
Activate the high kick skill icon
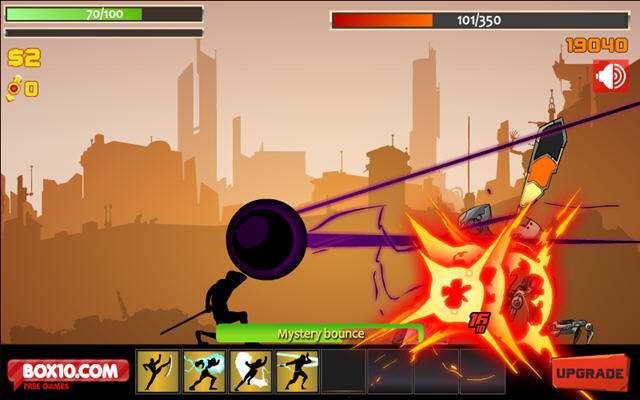click(x=158, y=371)
